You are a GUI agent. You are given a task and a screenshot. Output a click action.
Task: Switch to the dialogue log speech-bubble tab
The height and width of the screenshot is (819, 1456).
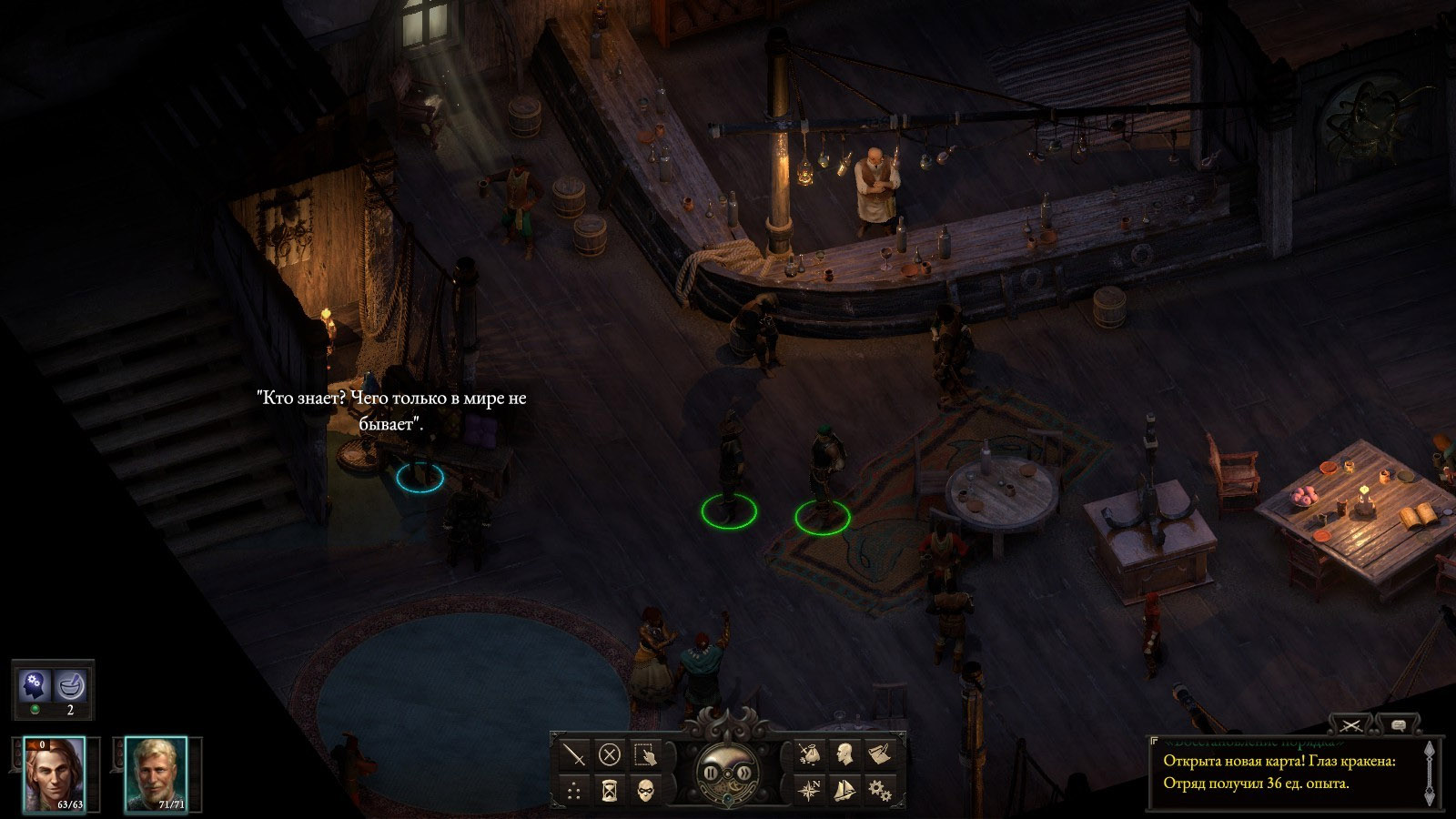tap(1398, 725)
